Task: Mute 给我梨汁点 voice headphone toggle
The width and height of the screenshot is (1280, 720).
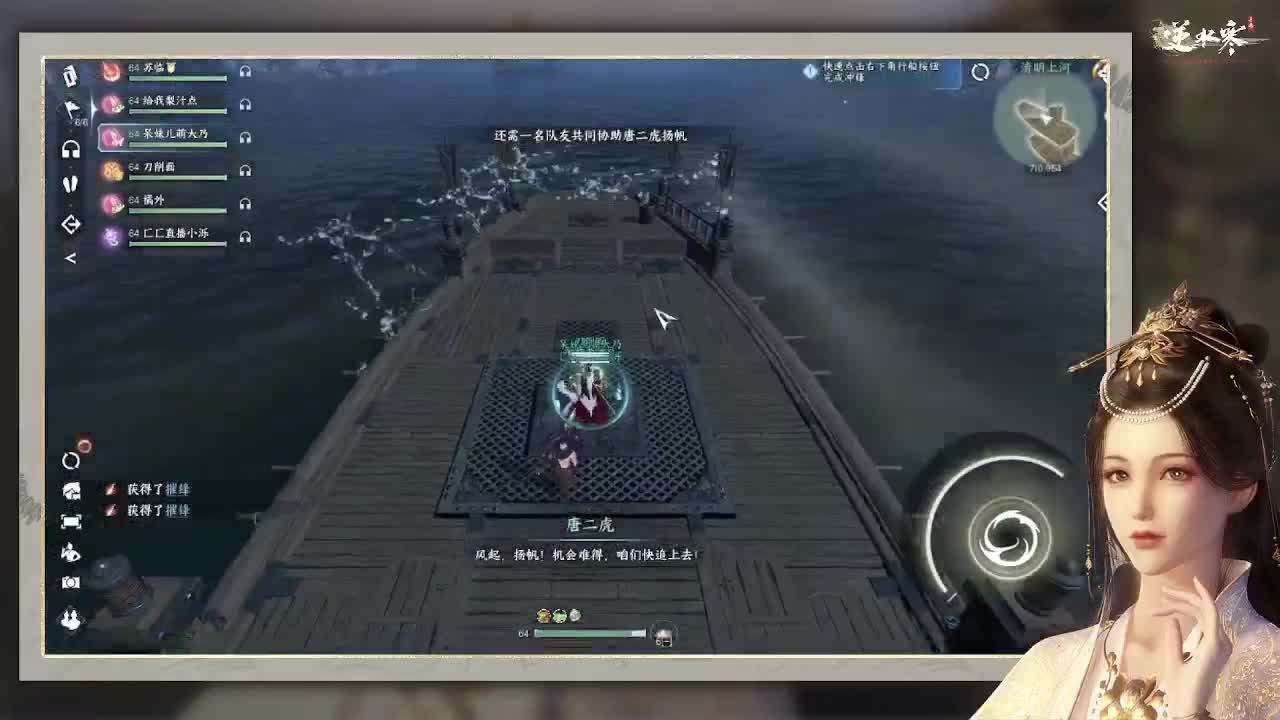Action: 245,102
